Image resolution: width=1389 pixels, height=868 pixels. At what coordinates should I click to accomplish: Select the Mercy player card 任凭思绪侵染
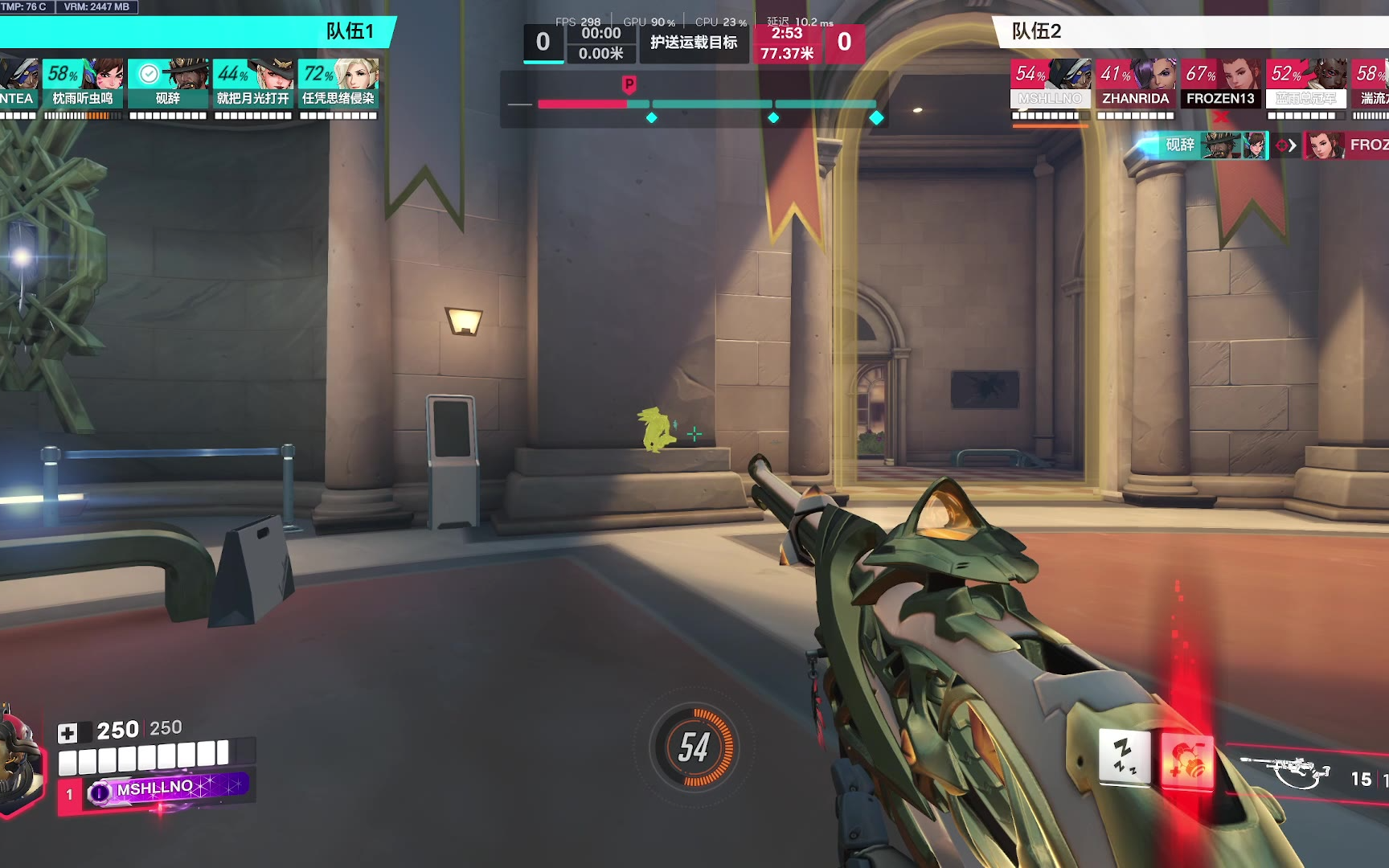[x=338, y=84]
